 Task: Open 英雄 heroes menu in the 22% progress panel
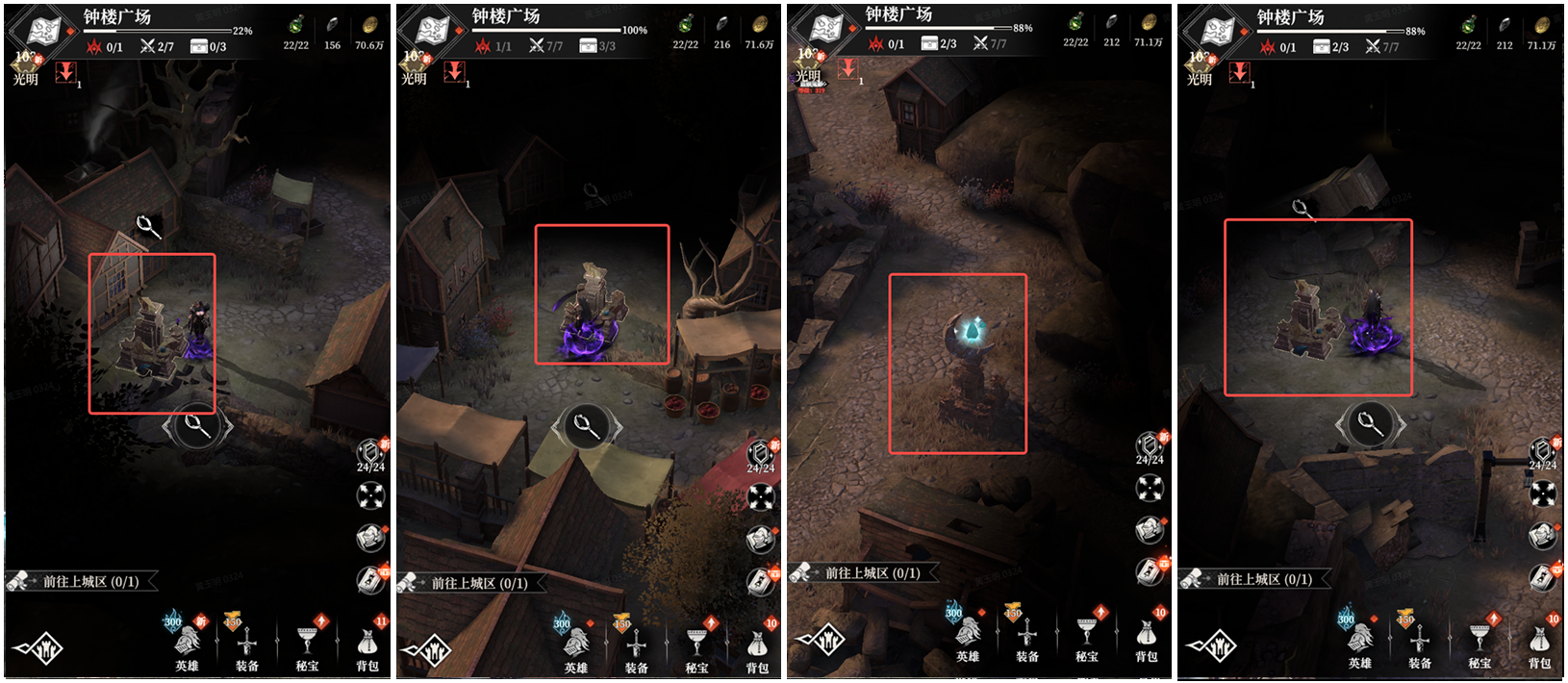click(187, 644)
